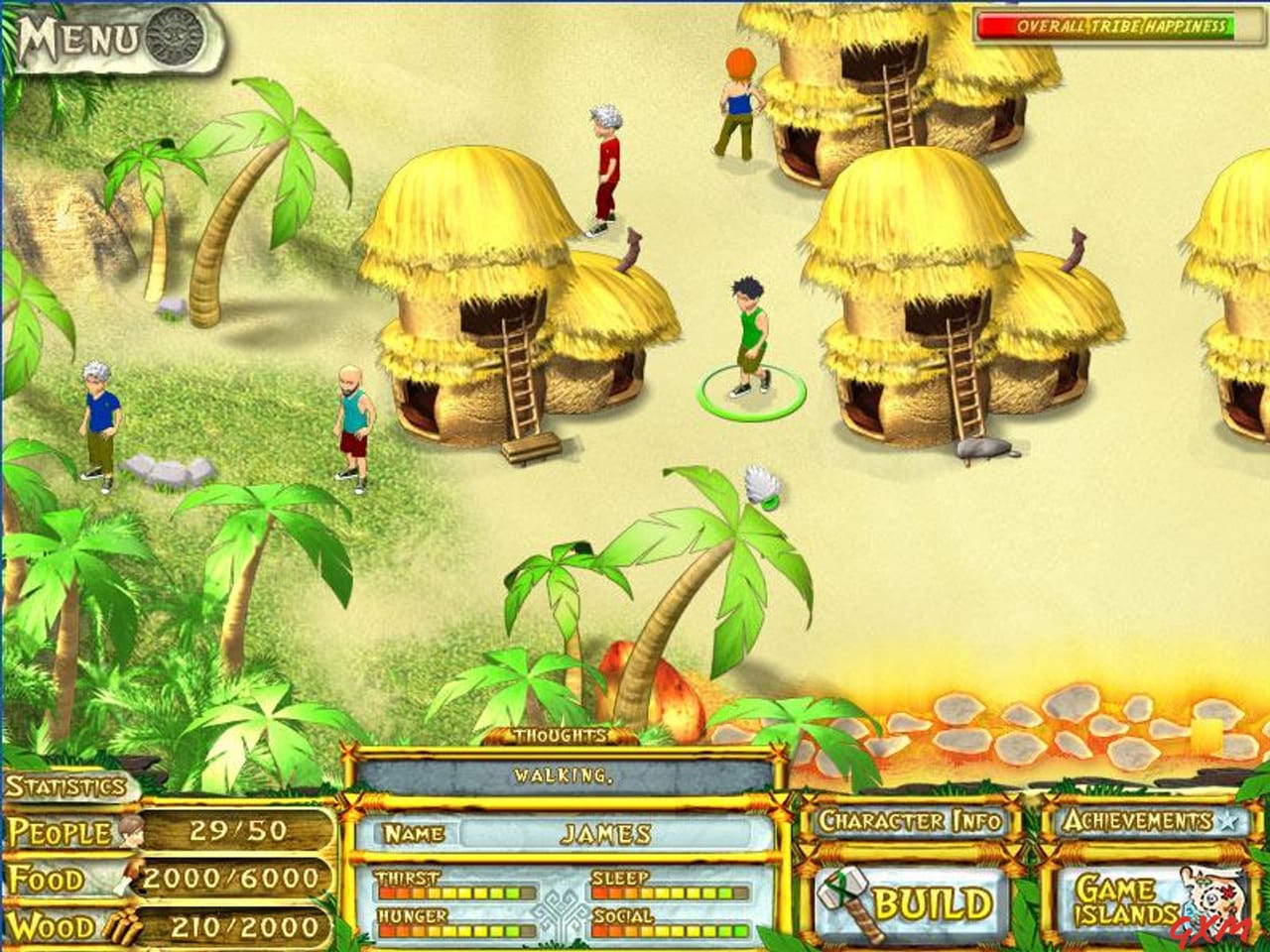Open the Menu in the top-left corner
This screenshot has width=1270, height=952.
pos(79,37)
